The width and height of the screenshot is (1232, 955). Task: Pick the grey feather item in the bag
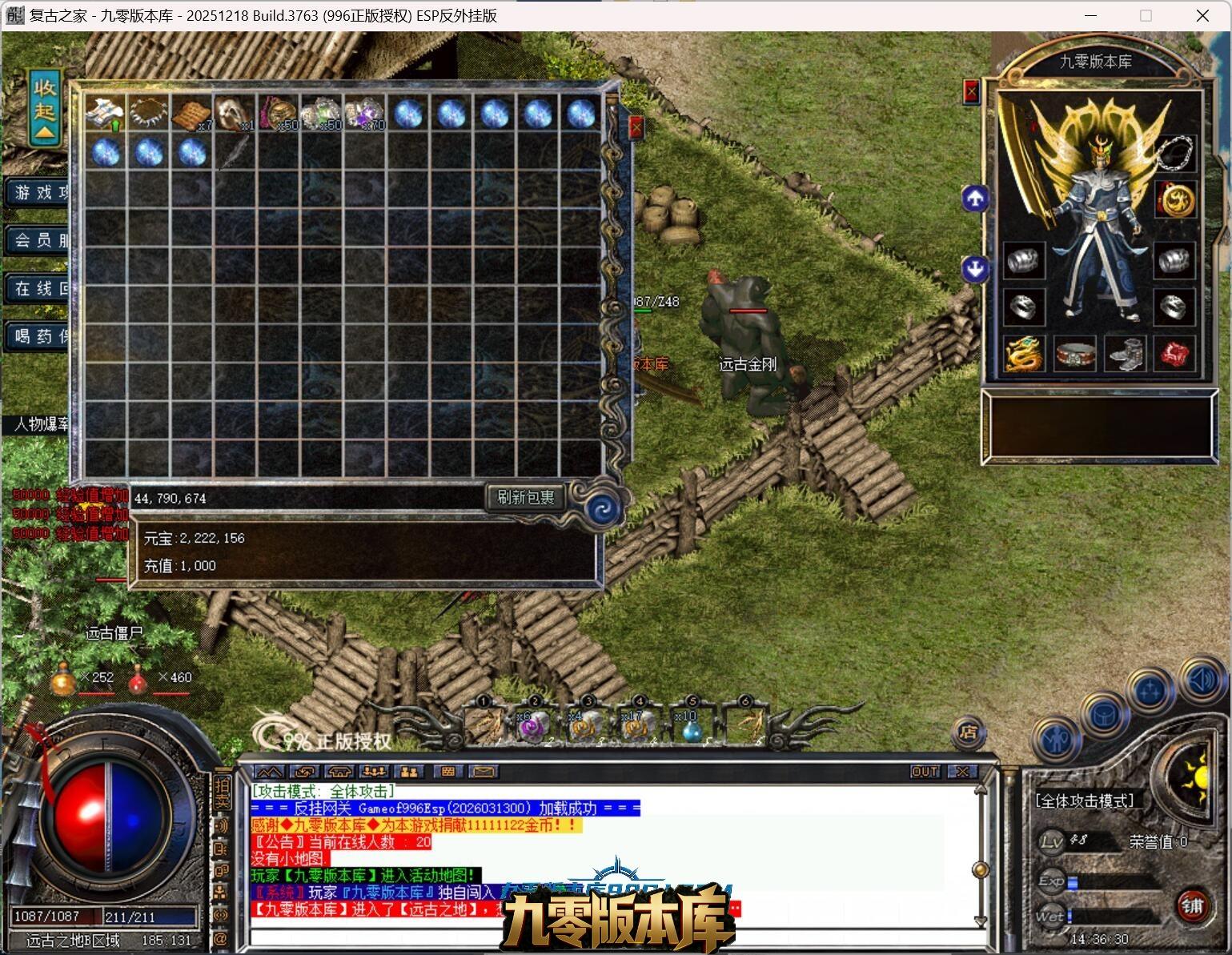pos(235,152)
